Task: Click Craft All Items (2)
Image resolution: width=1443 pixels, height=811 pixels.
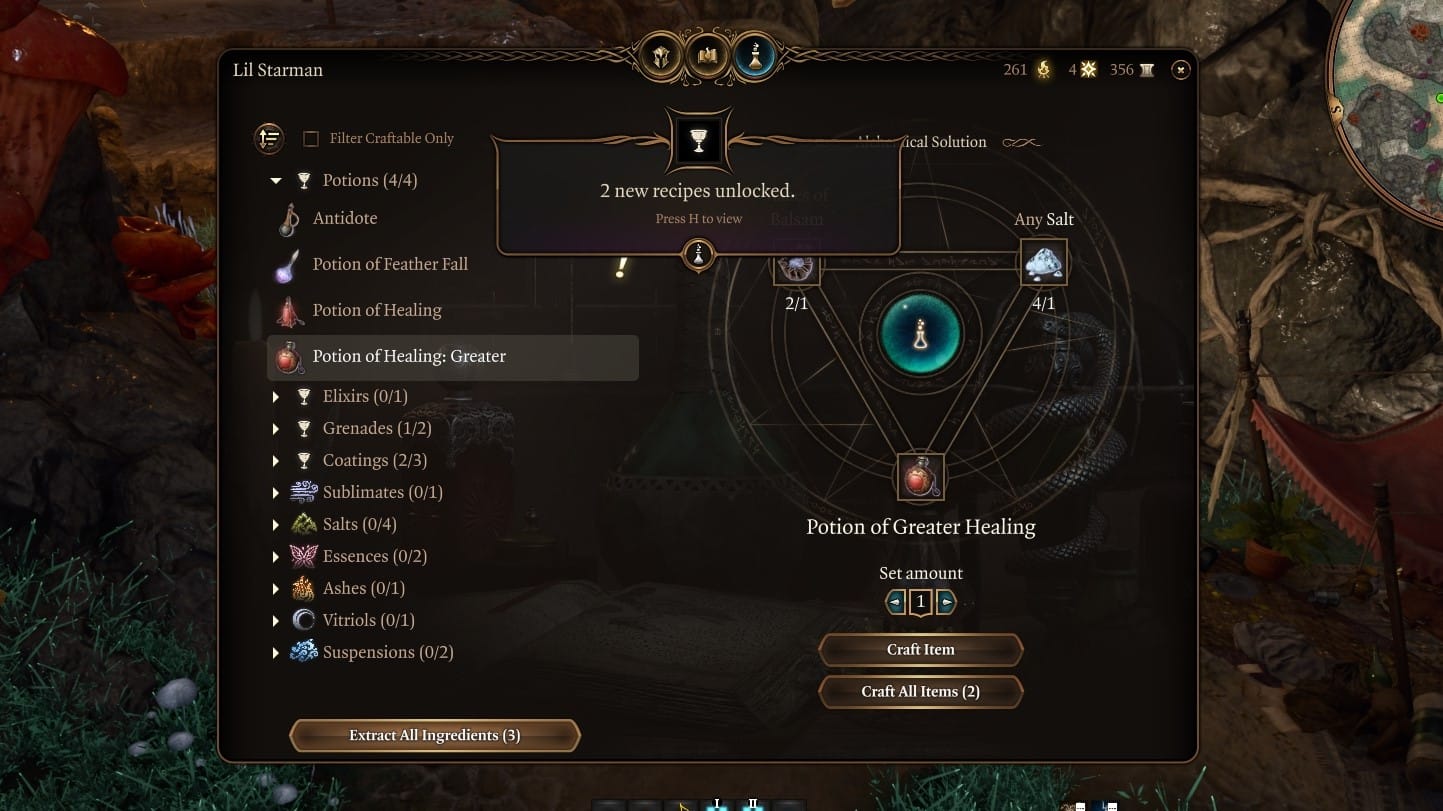Action: pyautogui.click(x=920, y=691)
